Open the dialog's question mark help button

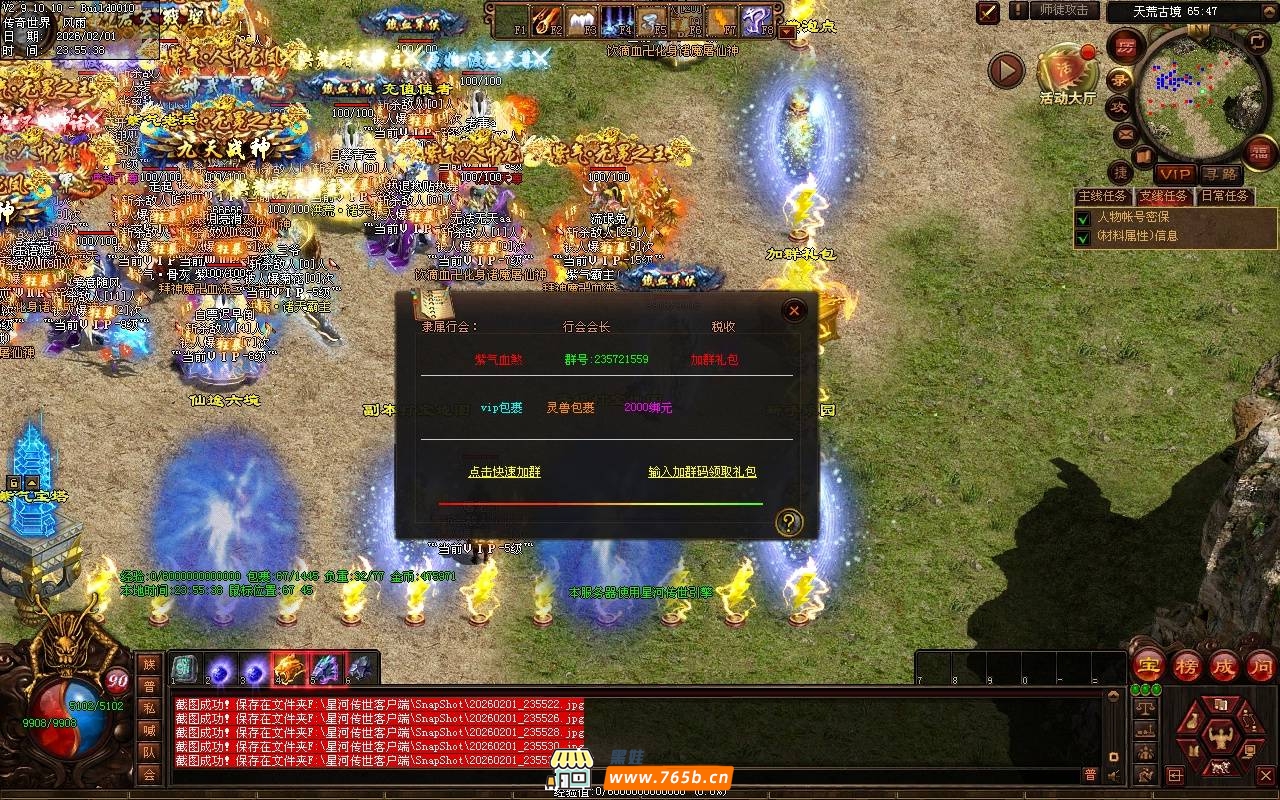(789, 522)
